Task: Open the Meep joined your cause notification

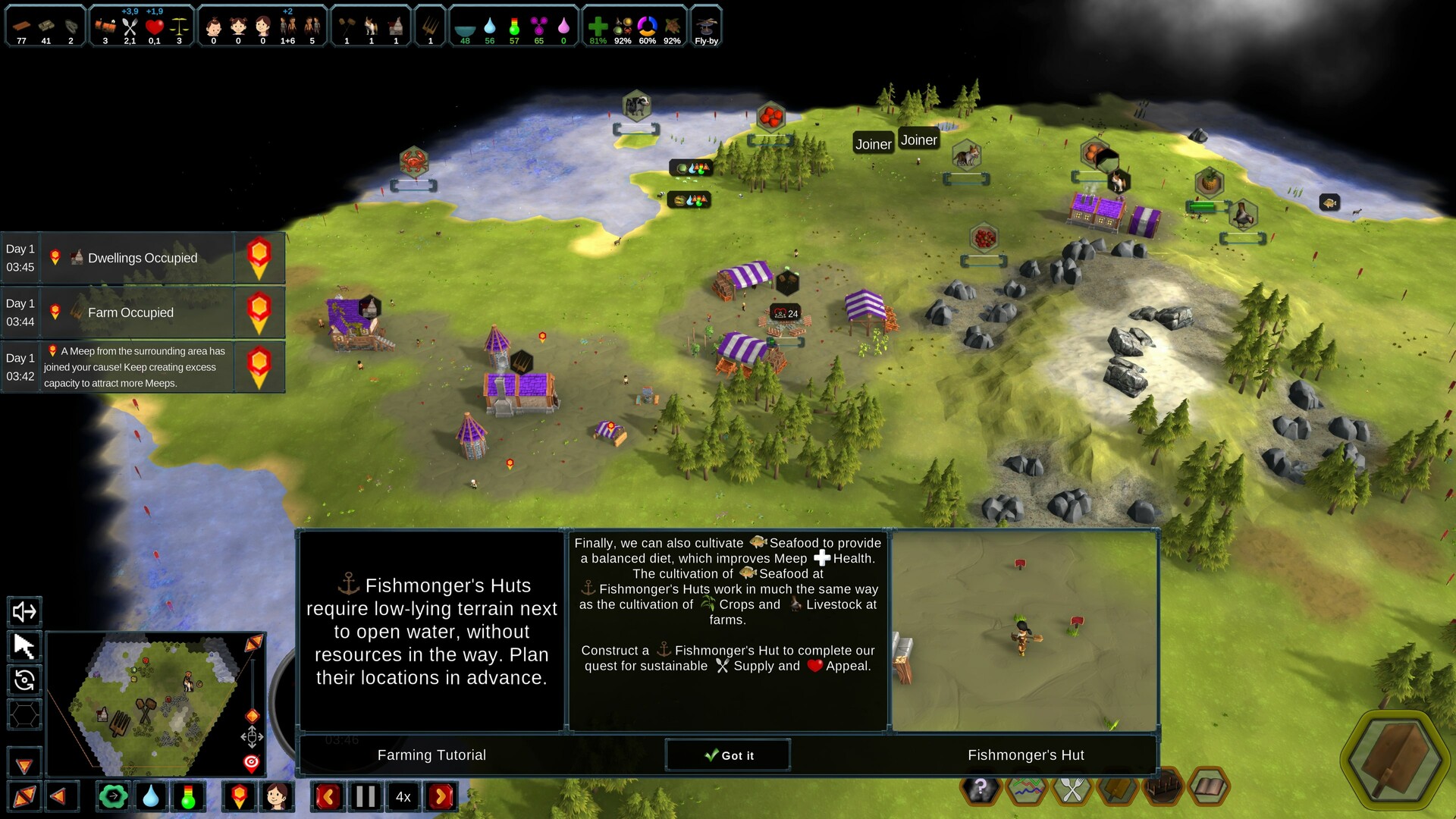Action: point(143,367)
